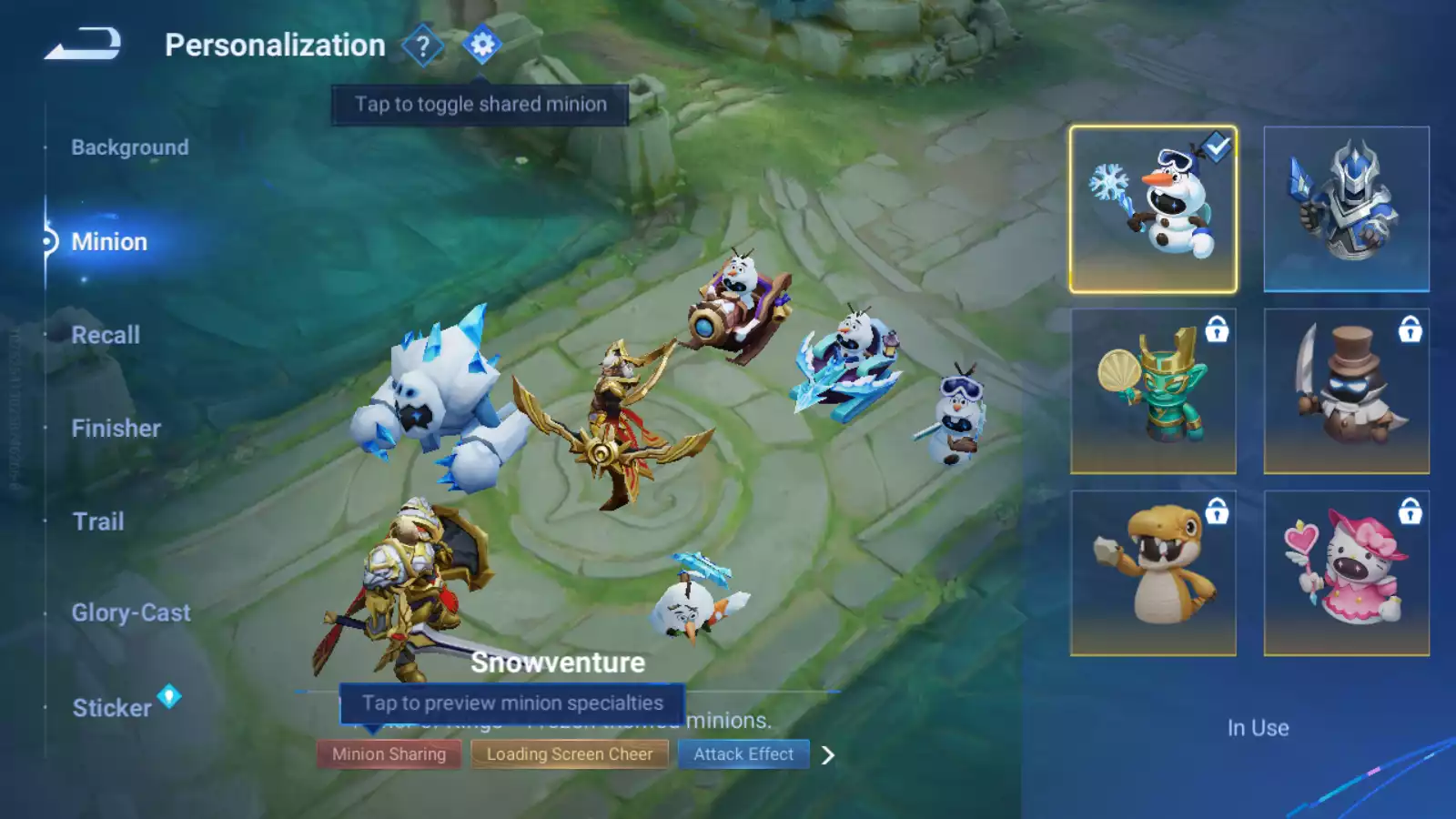Show the Sticker tab
Screen dimensions: 1456x819
[112, 708]
